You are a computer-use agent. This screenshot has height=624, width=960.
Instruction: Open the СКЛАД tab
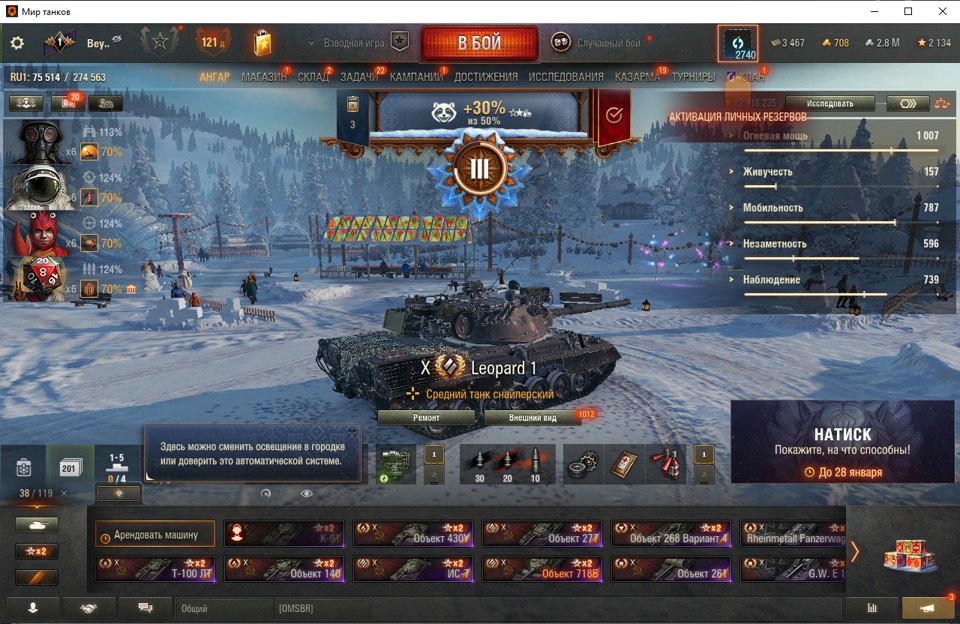point(313,77)
